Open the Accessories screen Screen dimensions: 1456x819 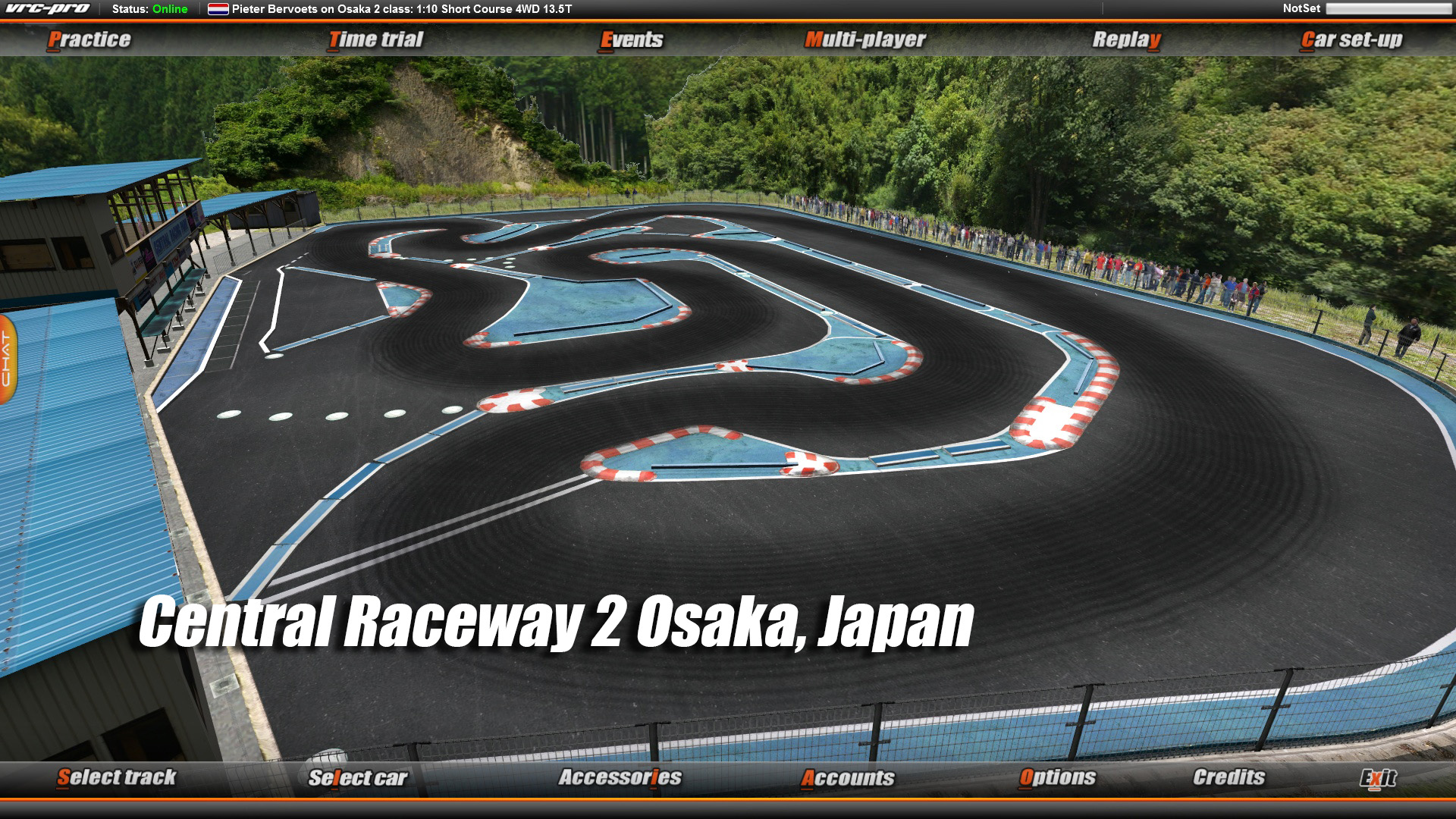click(621, 777)
